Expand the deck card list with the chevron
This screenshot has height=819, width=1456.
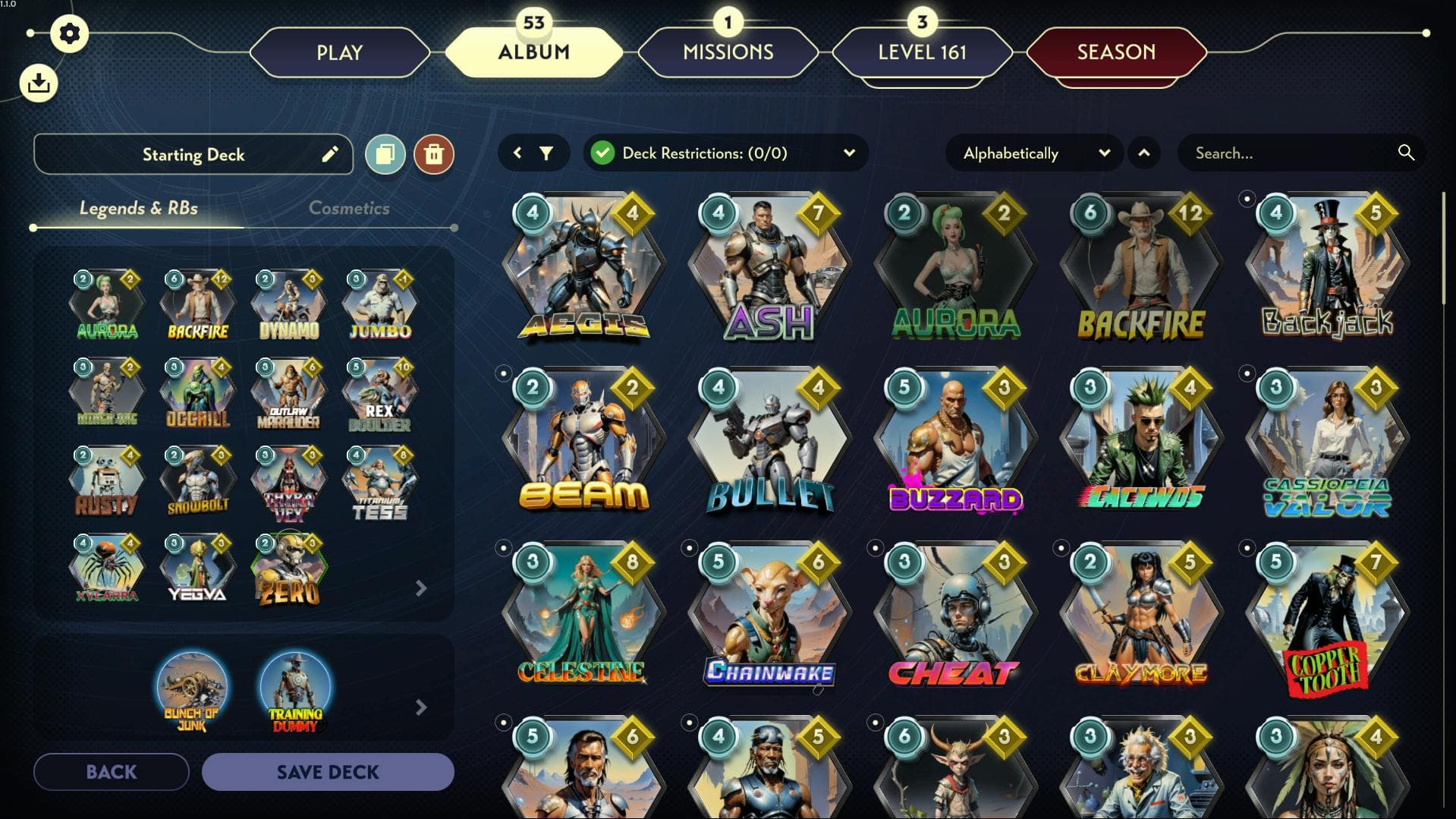[422, 588]
